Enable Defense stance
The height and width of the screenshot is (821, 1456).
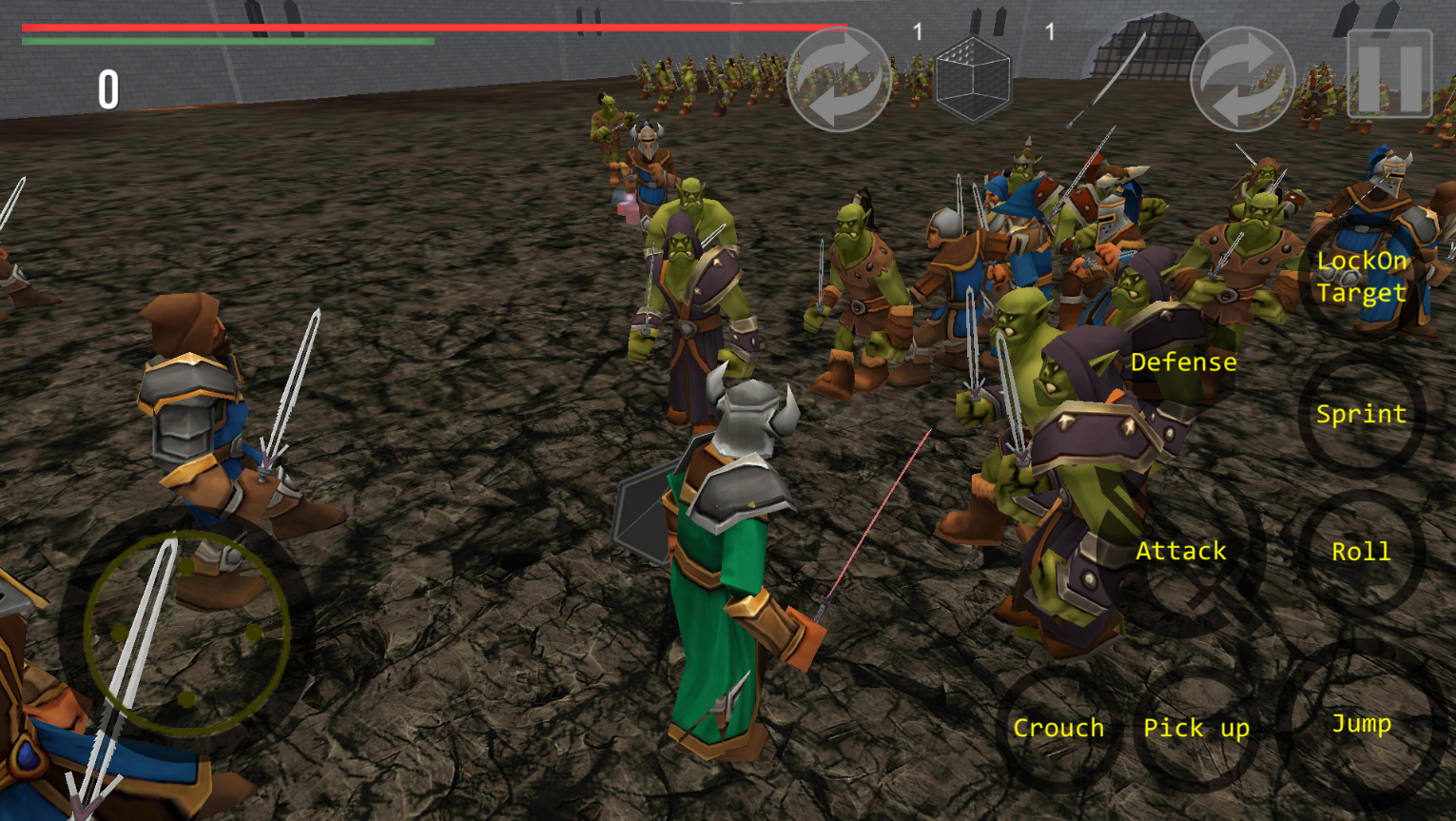click(x=1183, y=362)
